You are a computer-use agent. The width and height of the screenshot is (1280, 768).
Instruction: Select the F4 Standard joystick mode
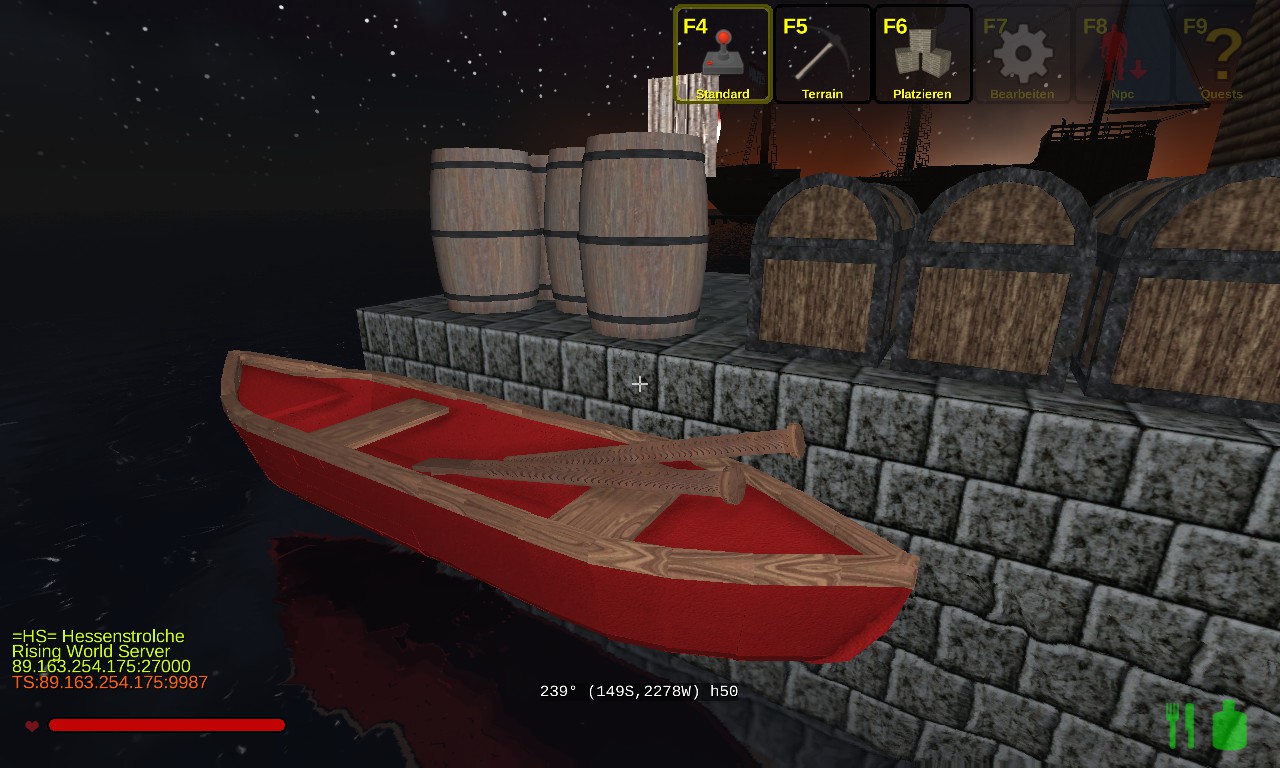(x=722, y=54)
